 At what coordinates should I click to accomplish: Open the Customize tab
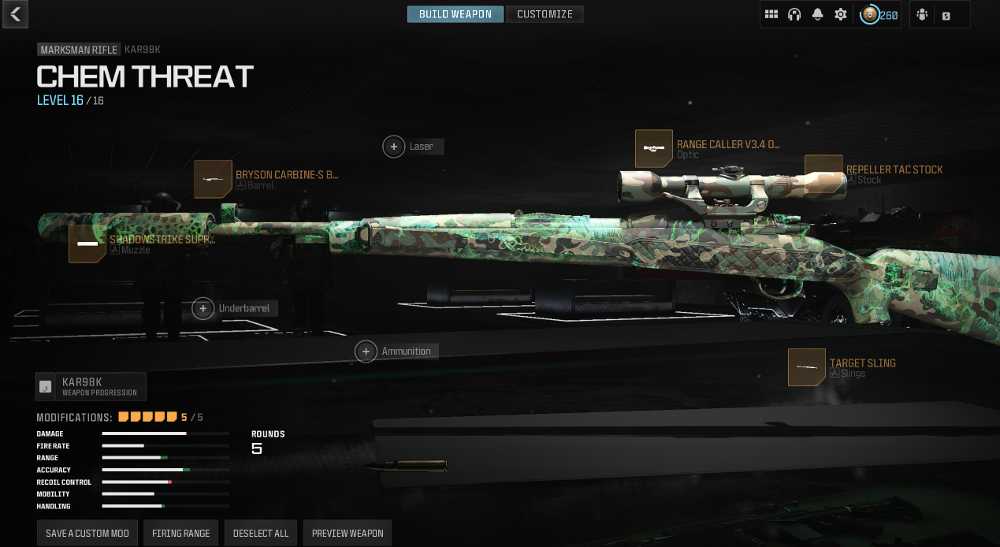545,14
